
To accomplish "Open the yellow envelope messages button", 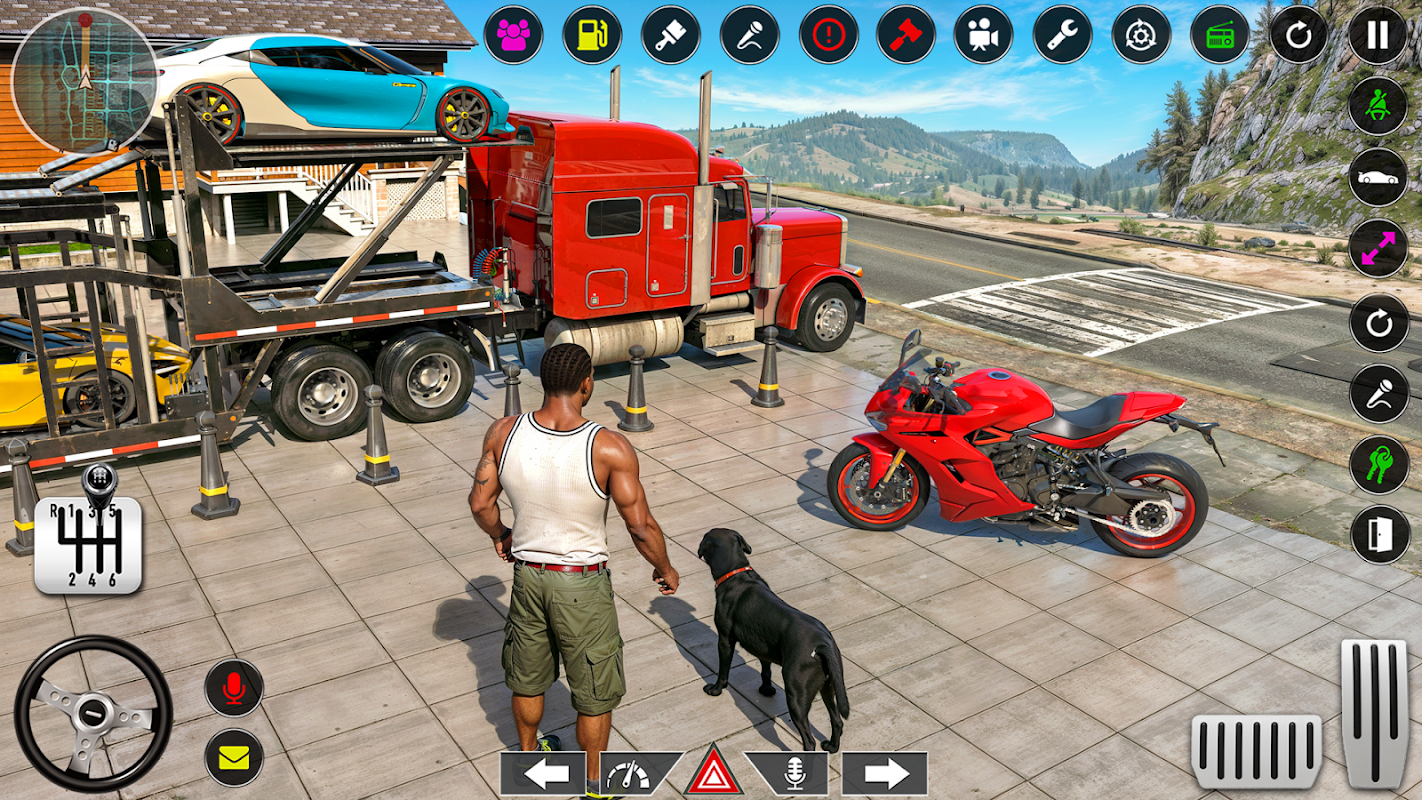I will pos(234,757).
